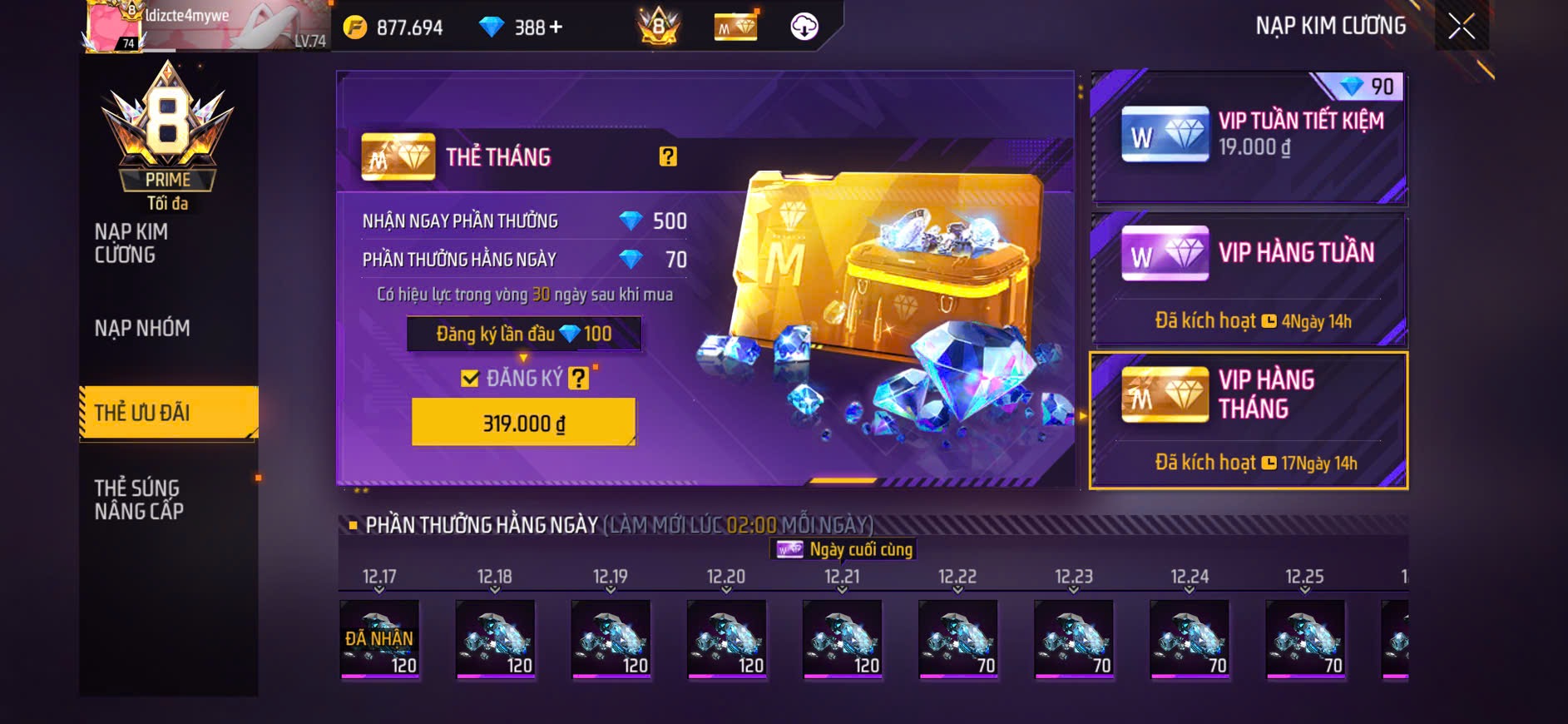
Task: Select the 12.18 daily reward tile
Action: (x=495, y=638)
